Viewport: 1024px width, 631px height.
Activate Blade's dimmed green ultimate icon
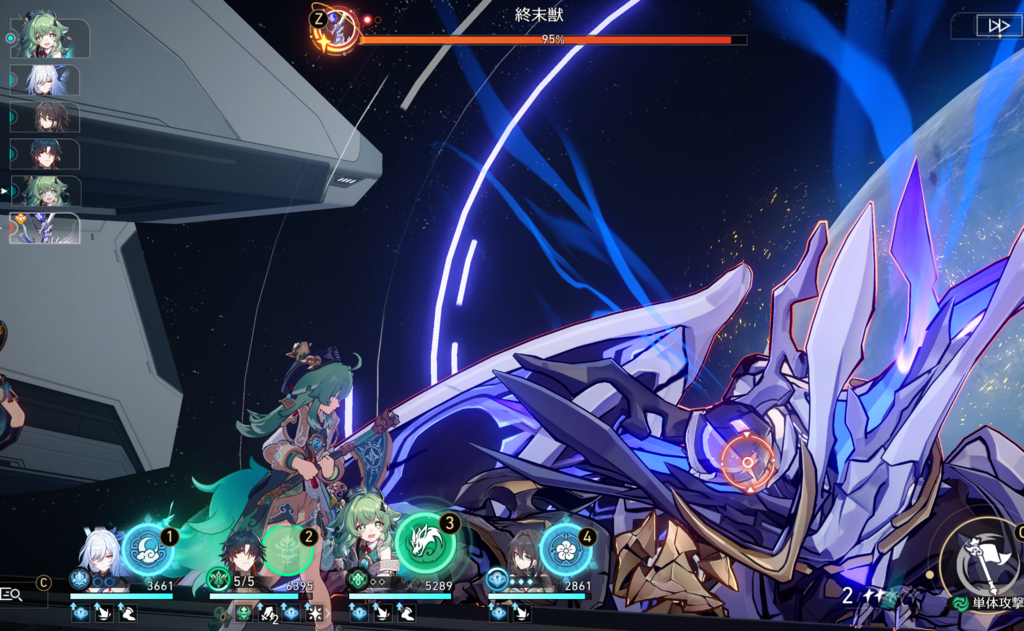click(288, 549)
